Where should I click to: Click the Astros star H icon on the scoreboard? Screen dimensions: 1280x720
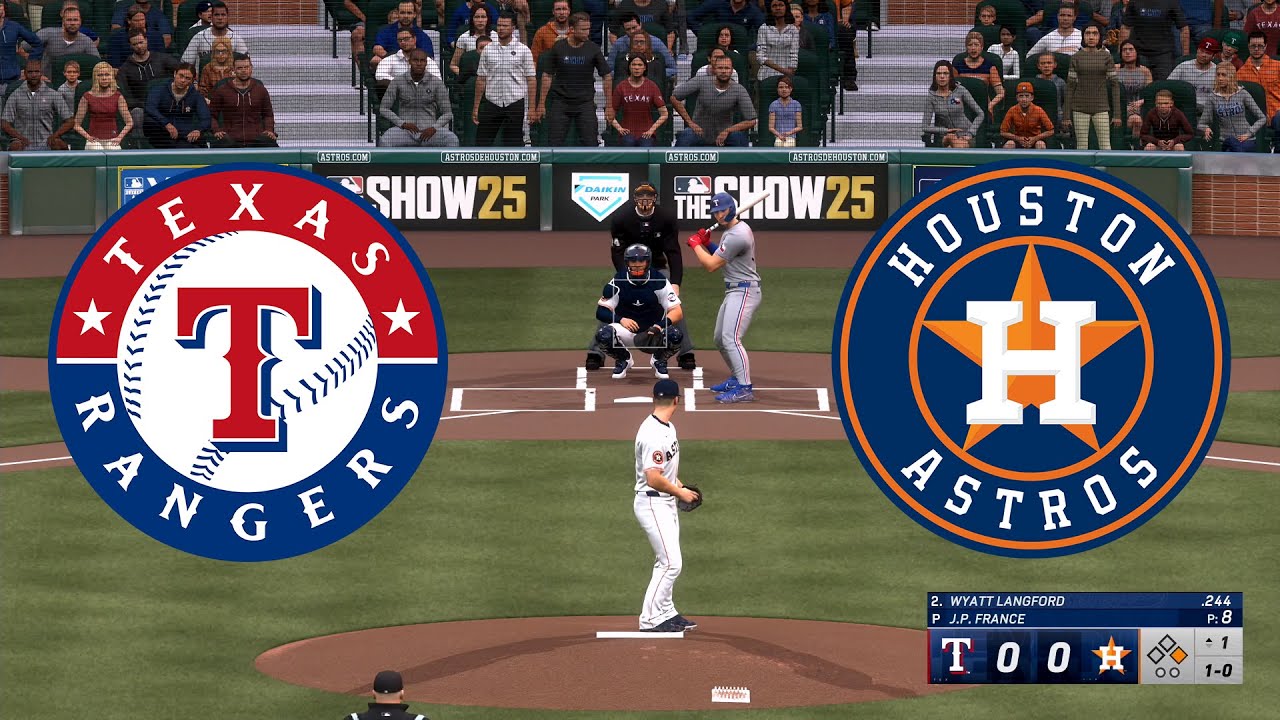coord(1111,654)
